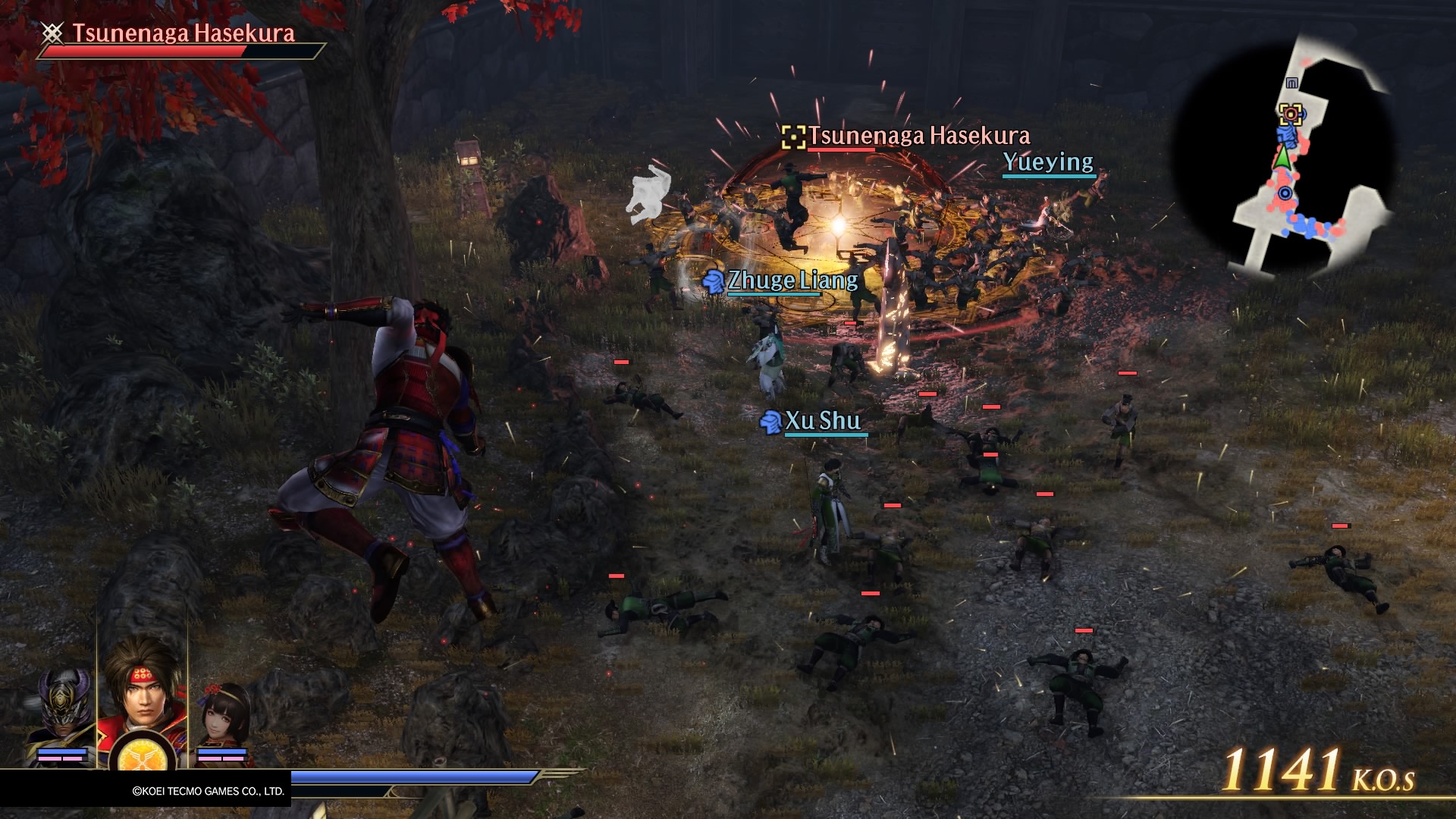Click the blue objective circle on the minimap
This screenshot has width=1456, height=819.
click(x=1285, y=193)
